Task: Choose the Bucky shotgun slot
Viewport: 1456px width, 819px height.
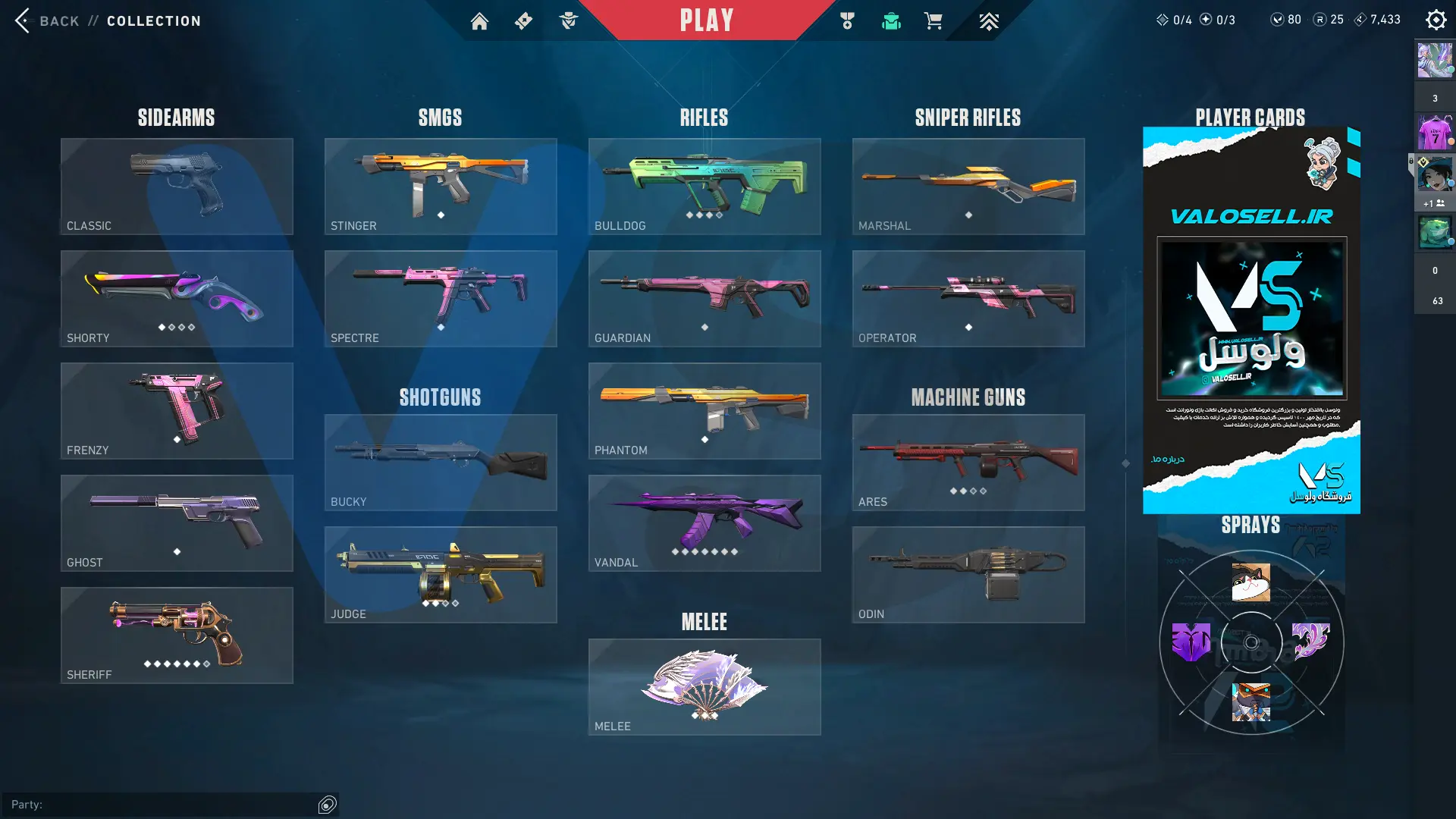Action: tap(441, 462)
